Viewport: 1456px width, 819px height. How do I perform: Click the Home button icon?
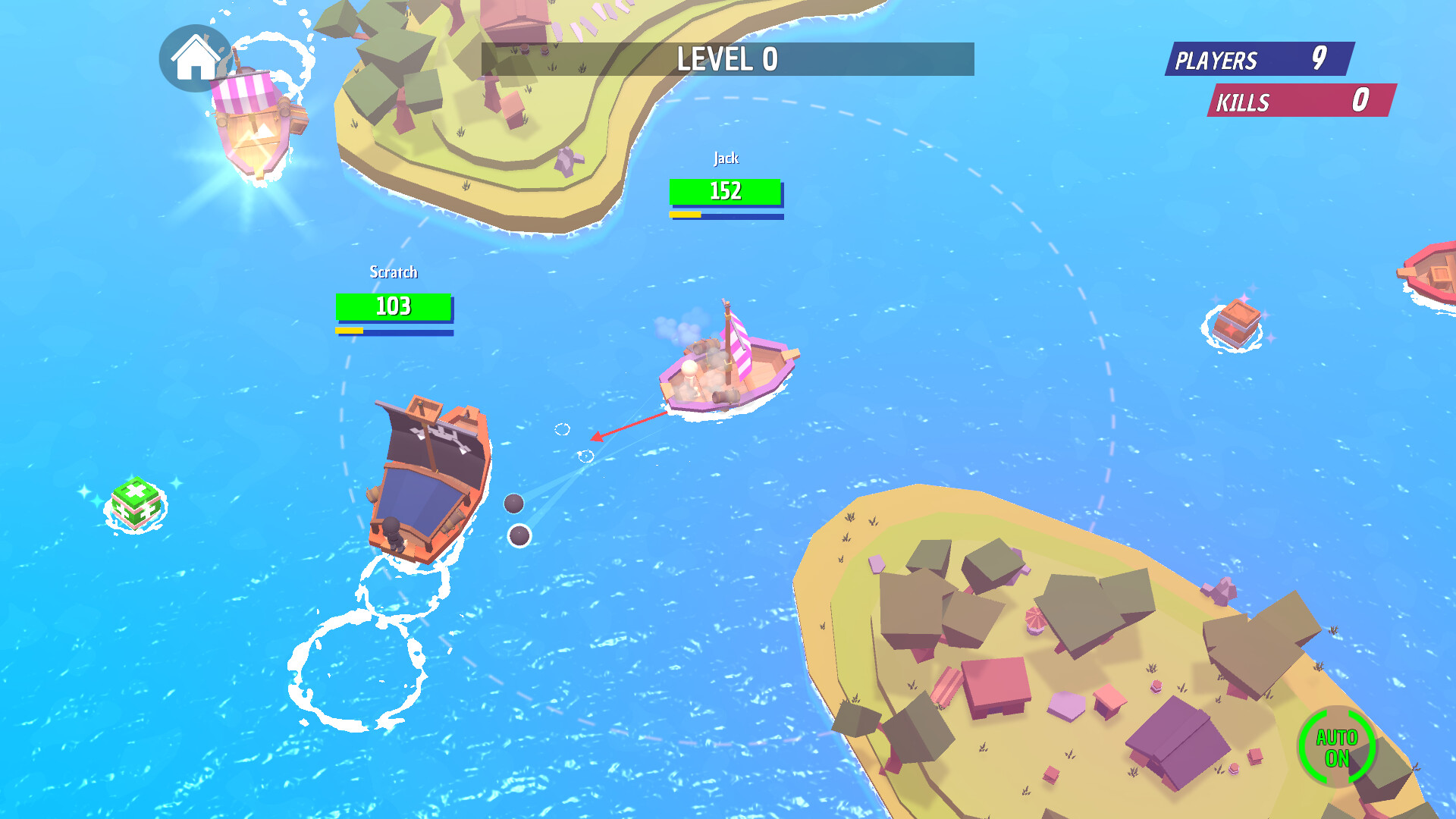point(194,59)
